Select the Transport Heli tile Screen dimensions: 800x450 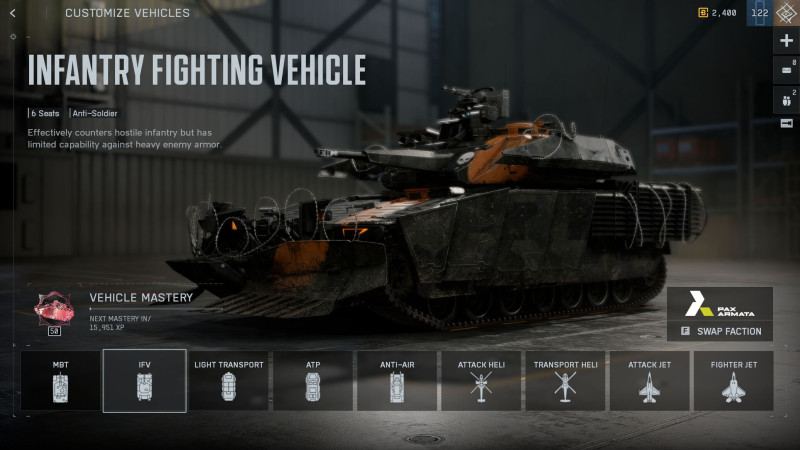[x=565, y=380]
